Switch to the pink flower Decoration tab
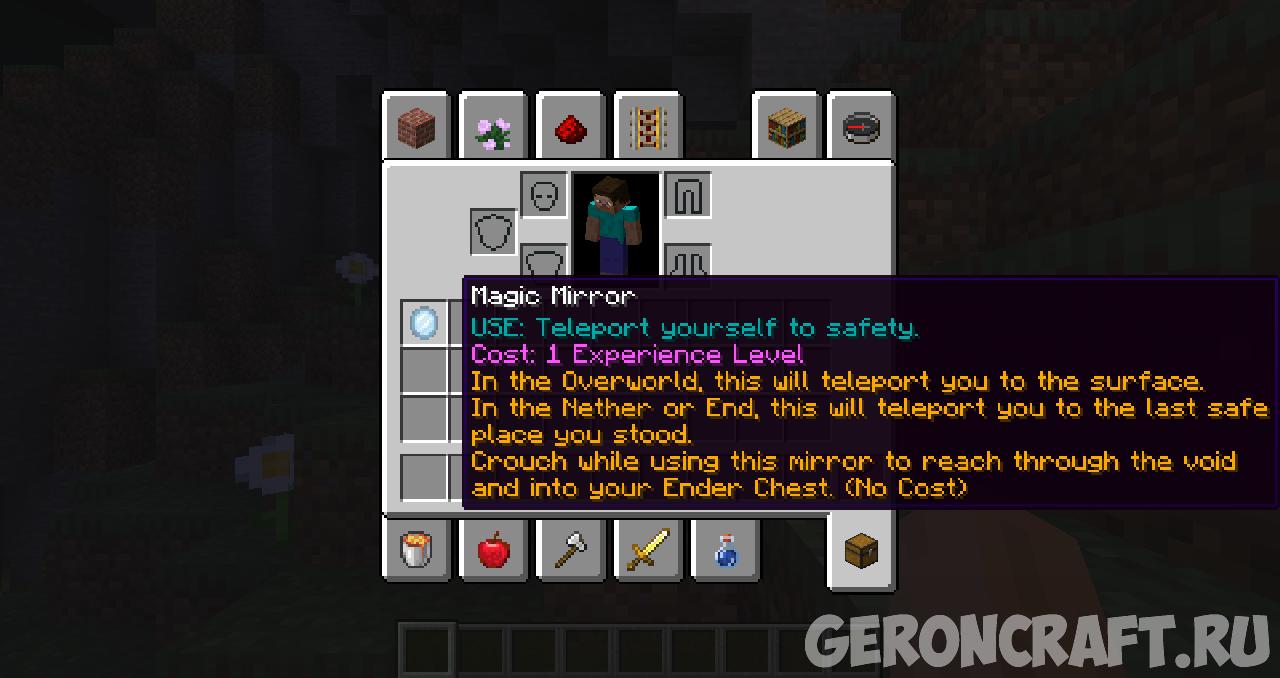The image size is (1280, 678). 493,128
